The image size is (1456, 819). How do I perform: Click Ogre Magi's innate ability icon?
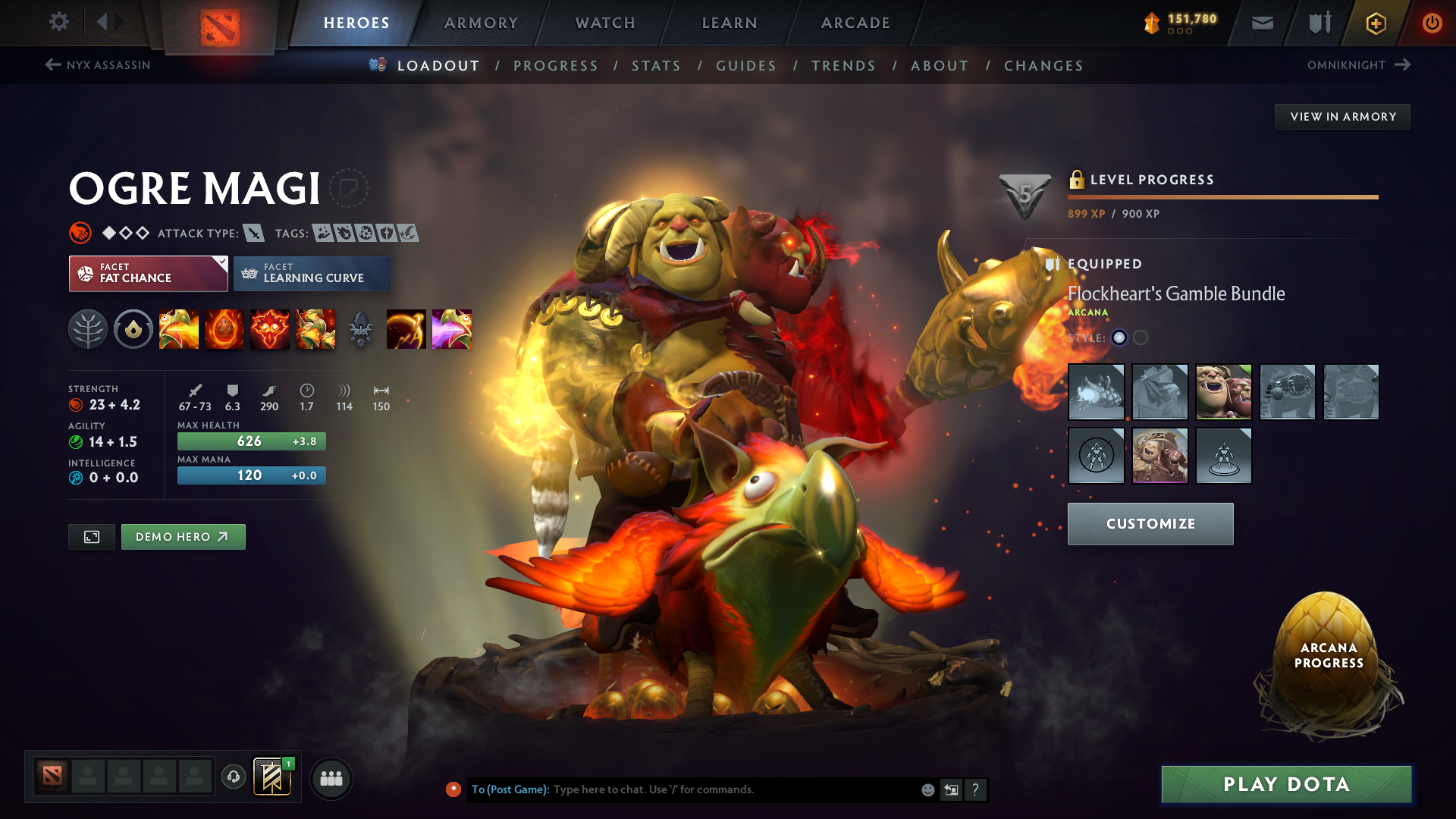133,328
